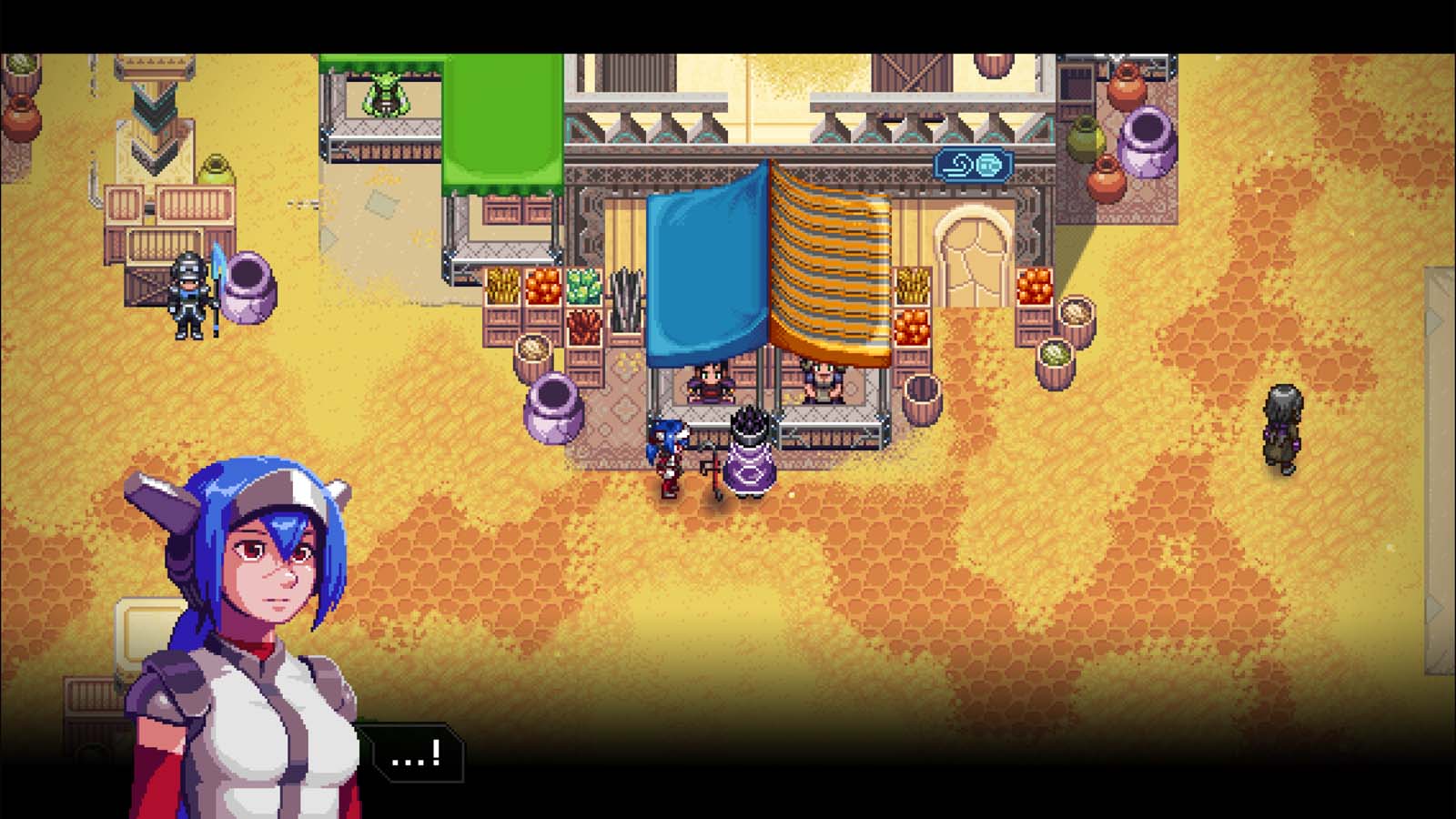Select the NPC walking on the far right

click(1281, 426)
